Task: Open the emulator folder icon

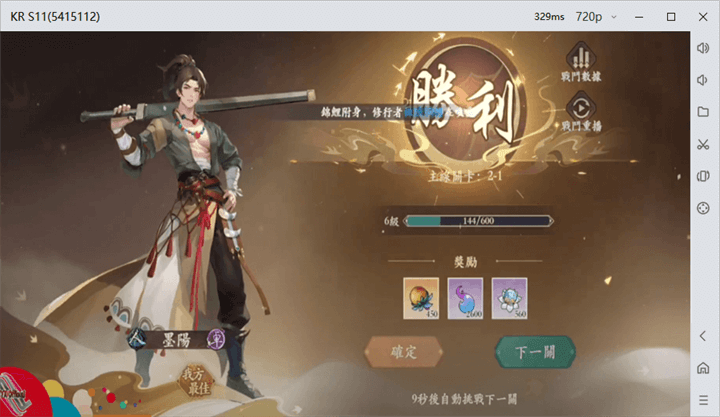Action: (703, 112)
